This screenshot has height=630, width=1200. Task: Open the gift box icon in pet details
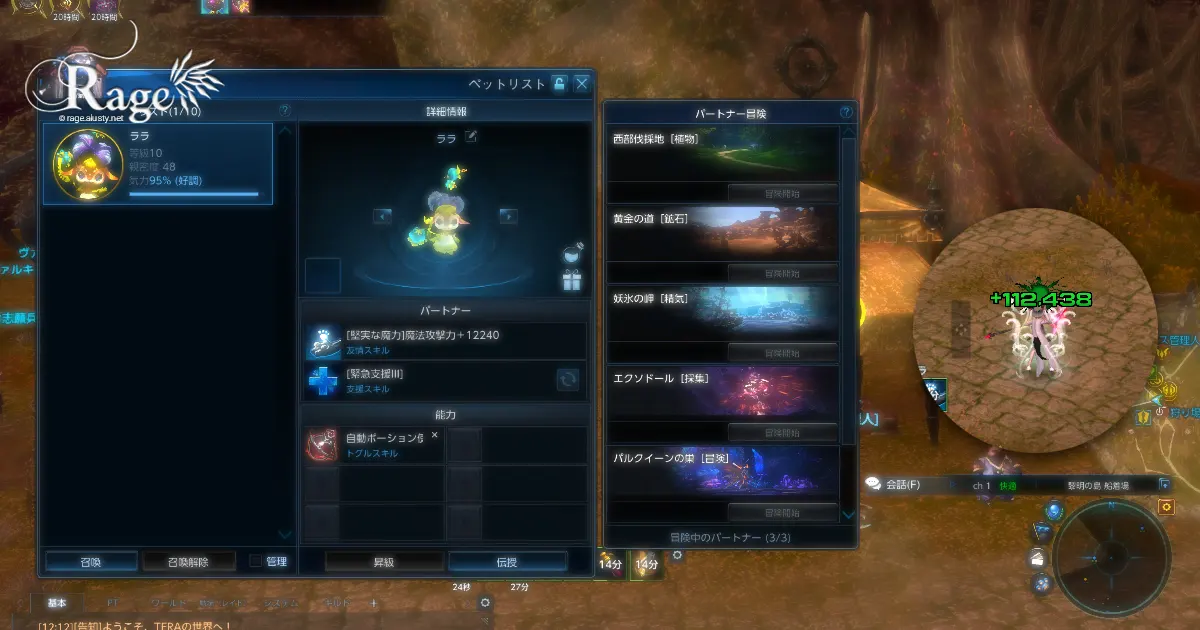[x=572, y=281]
